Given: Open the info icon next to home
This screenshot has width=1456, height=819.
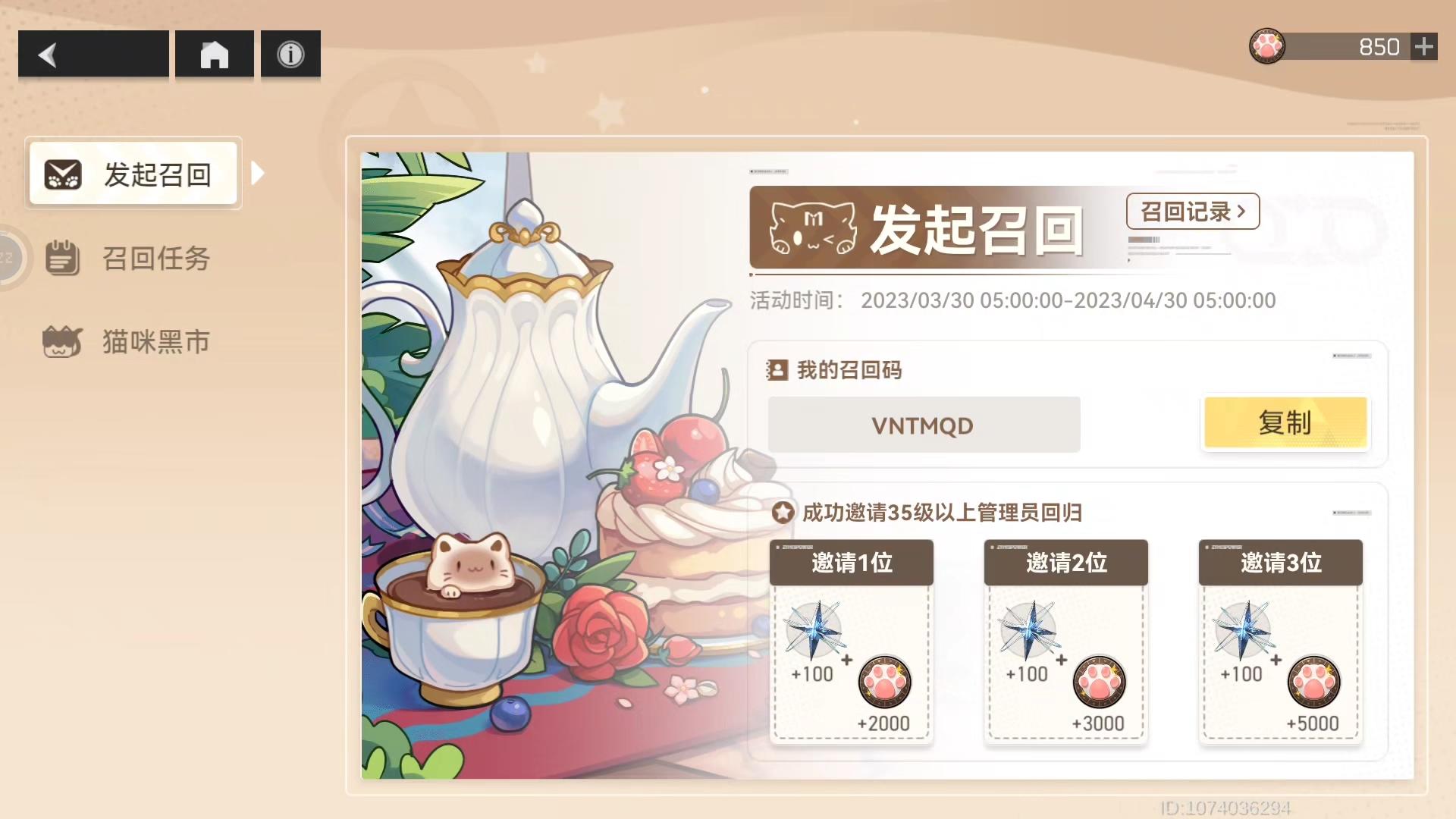Looking at the screenshot, I should coord(290,52).
